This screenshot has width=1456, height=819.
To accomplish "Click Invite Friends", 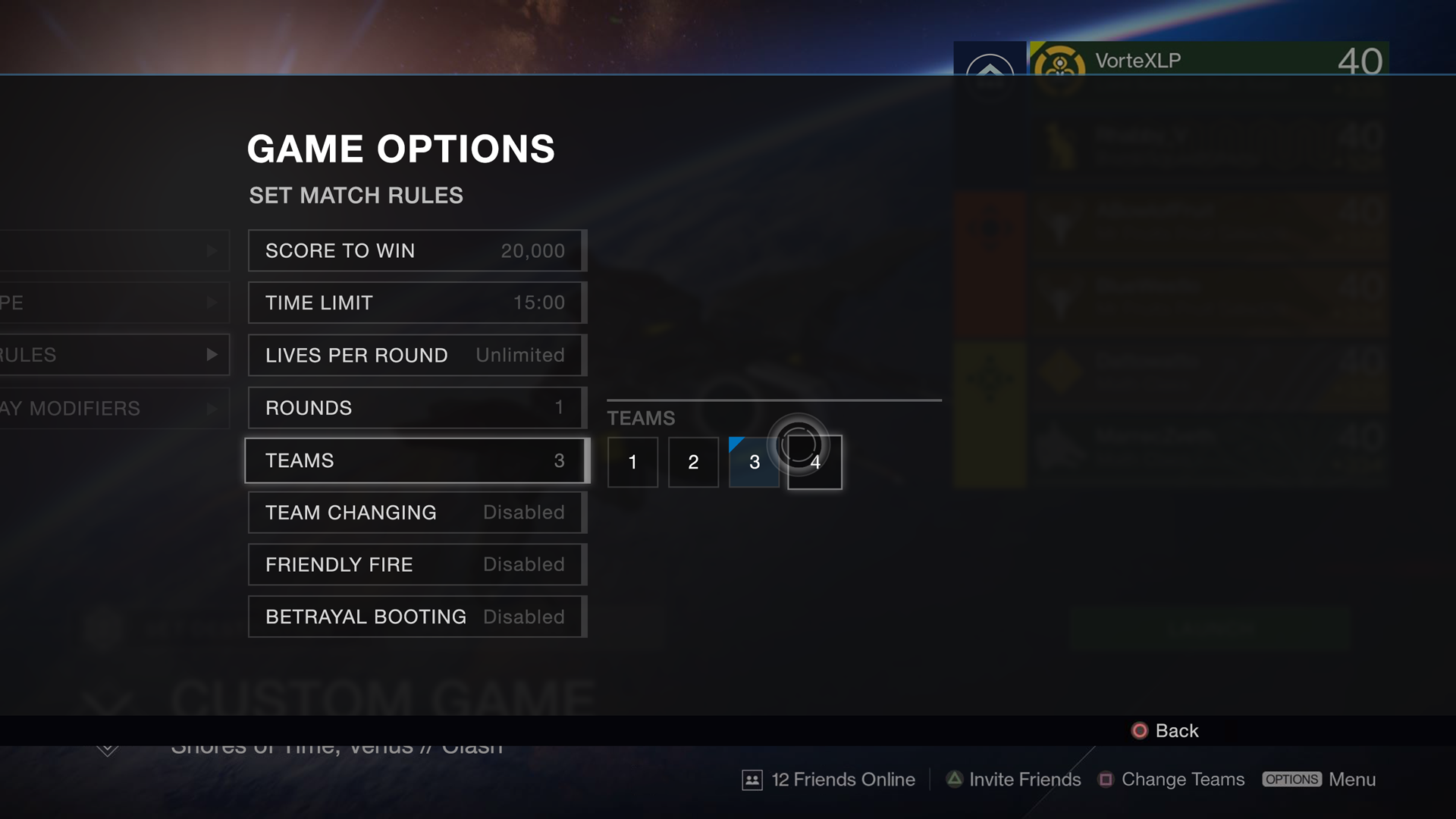I will pyautogui.click(x=1014, y=780).
